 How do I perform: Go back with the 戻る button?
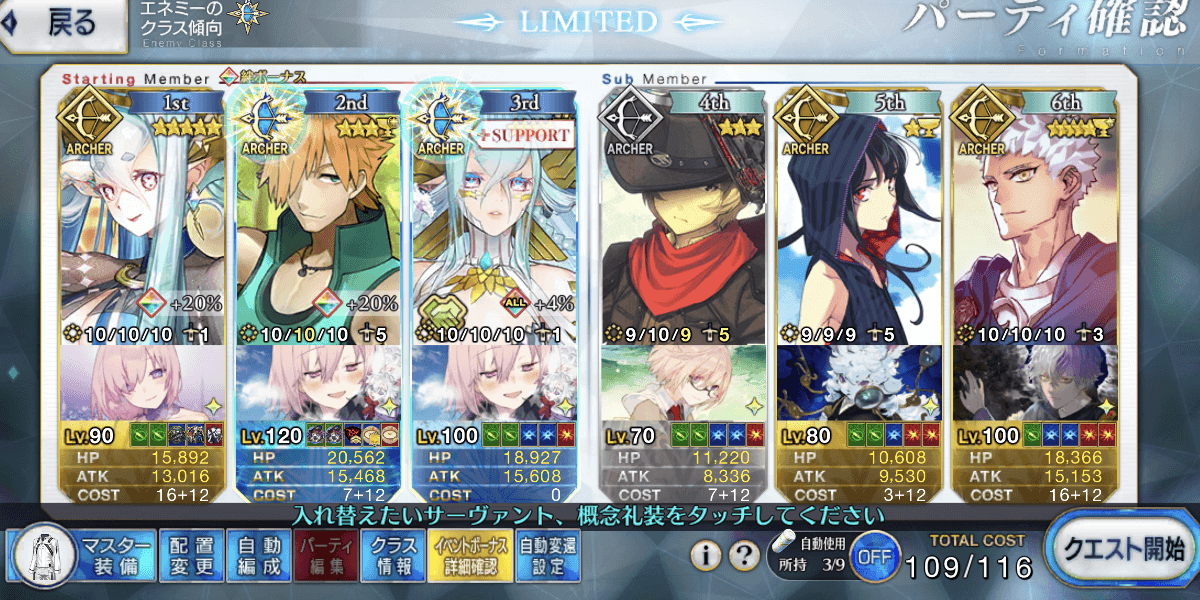(64, 24)
